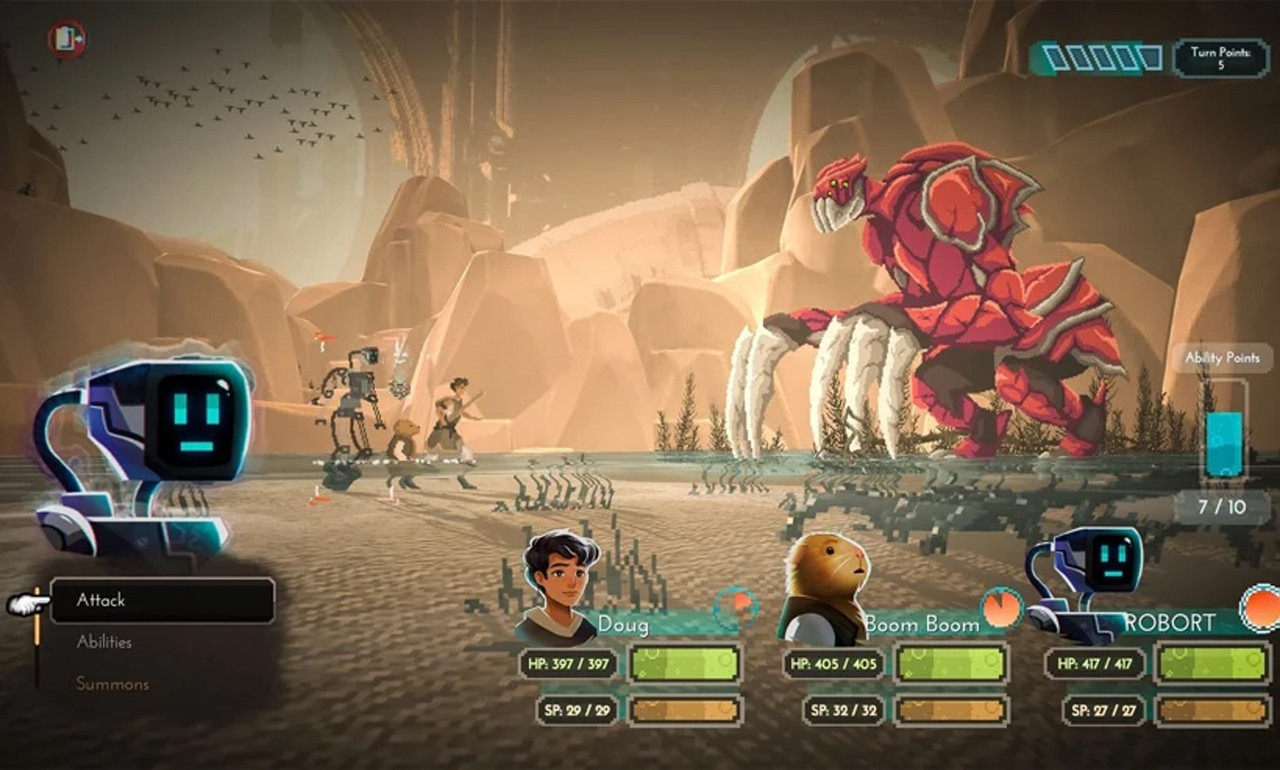The width and height of the screenshot is (1280, 770).
Task: Open the Abilities menu
Action: click(104, 642)
